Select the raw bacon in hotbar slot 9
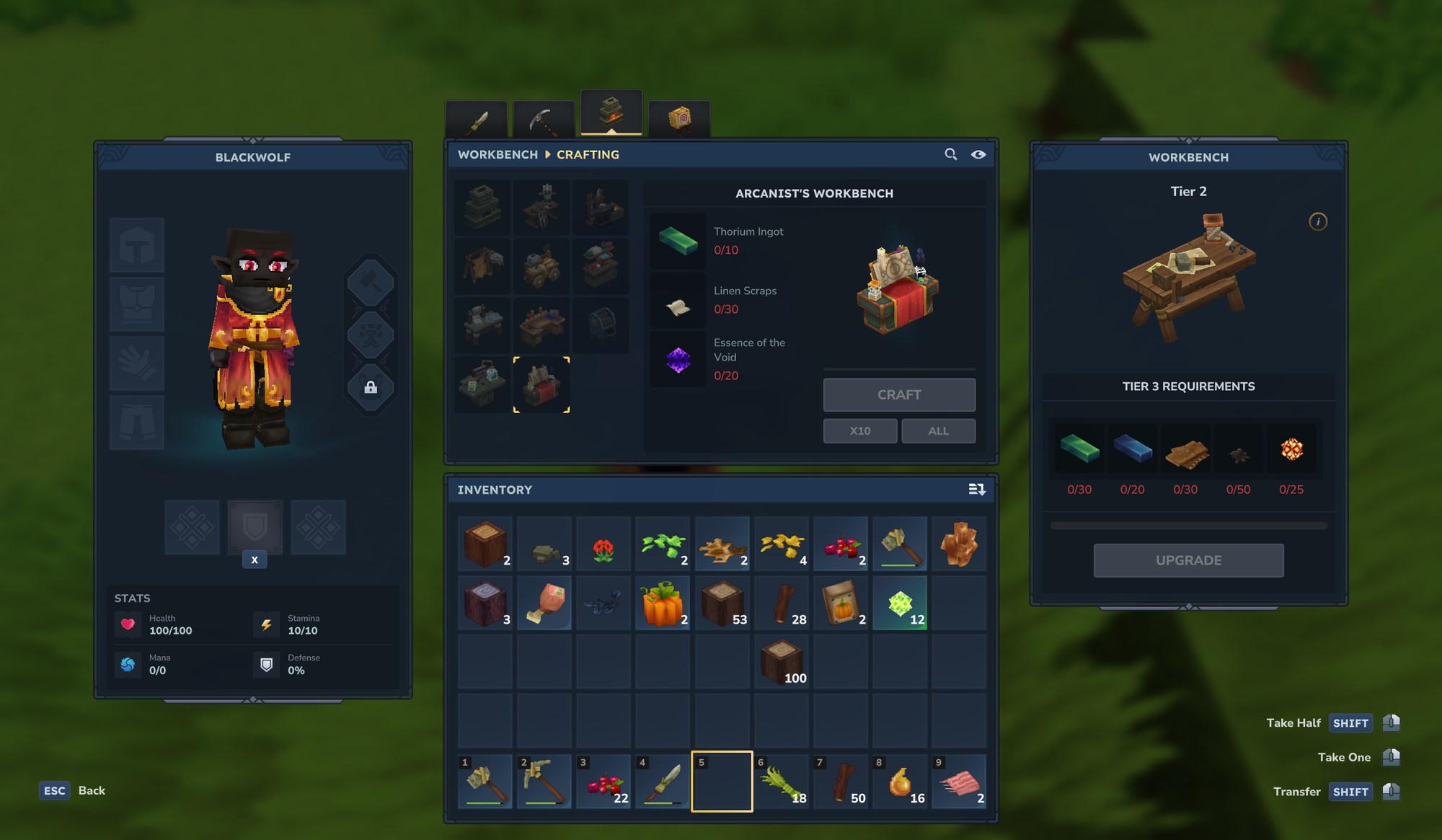Viewport: 1442px width, 840px height. (959, 782)
